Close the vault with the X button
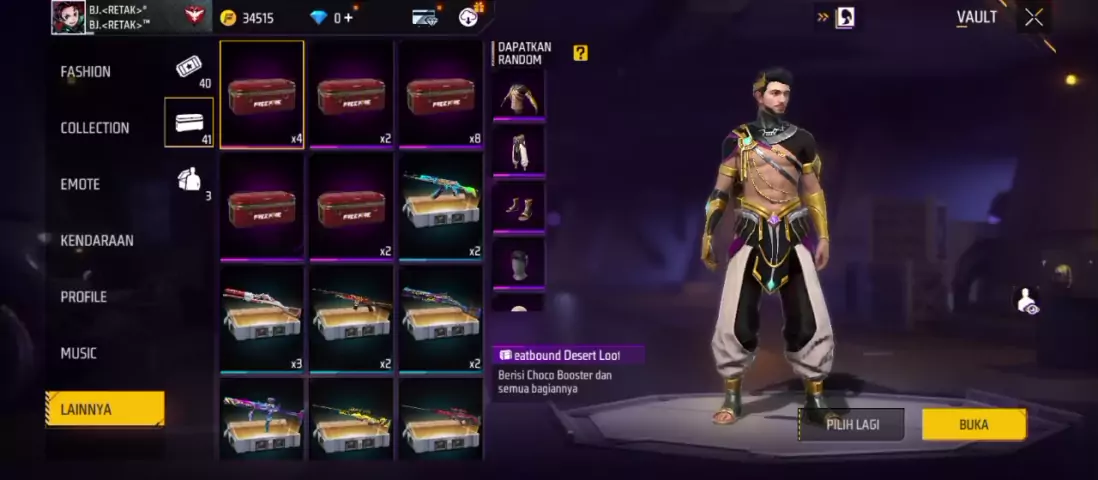Viewport: 1098px width, 480px height. [x=1033, y=17]
